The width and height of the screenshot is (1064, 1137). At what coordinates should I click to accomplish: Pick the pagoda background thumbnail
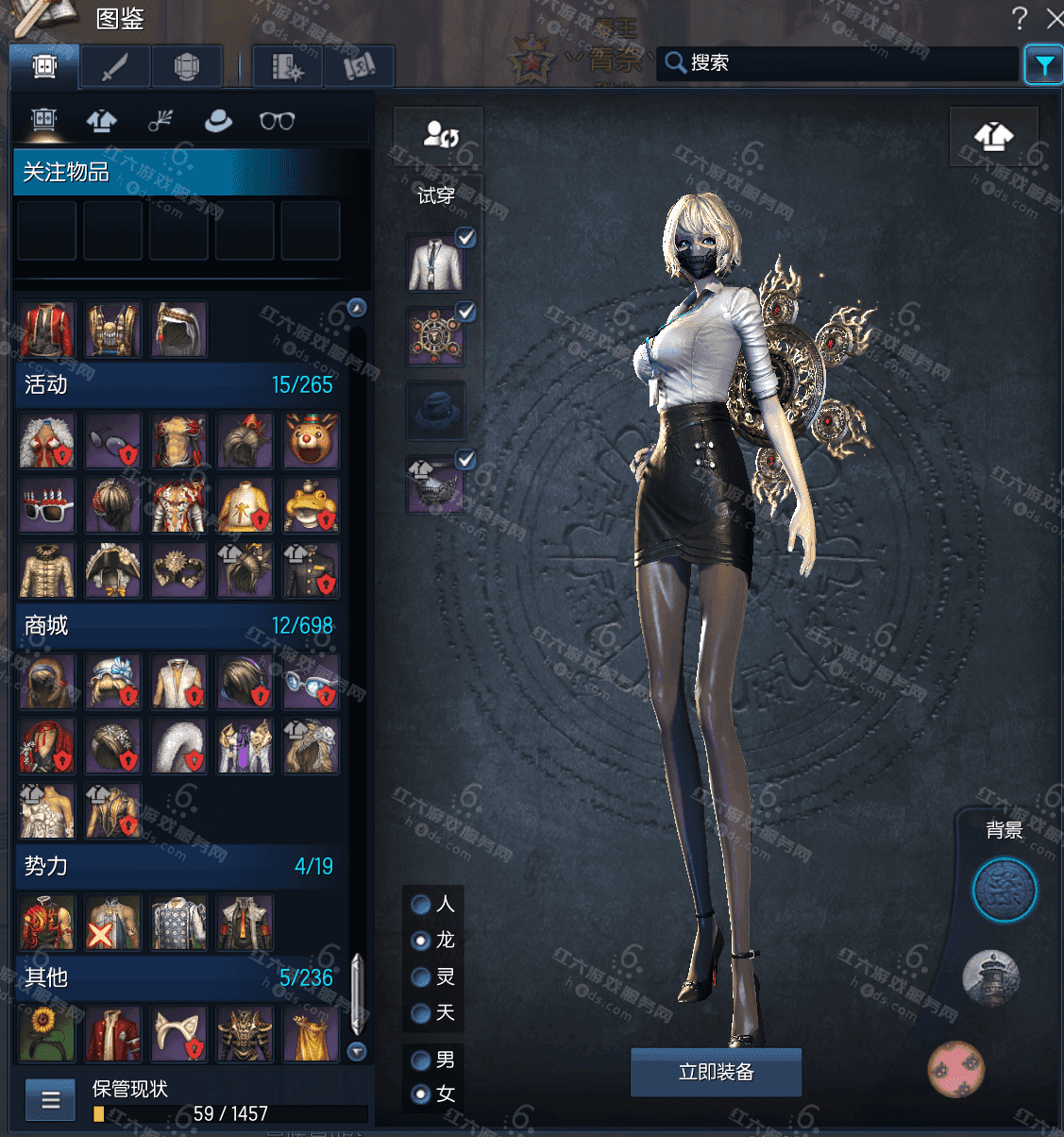click(991, 978)
